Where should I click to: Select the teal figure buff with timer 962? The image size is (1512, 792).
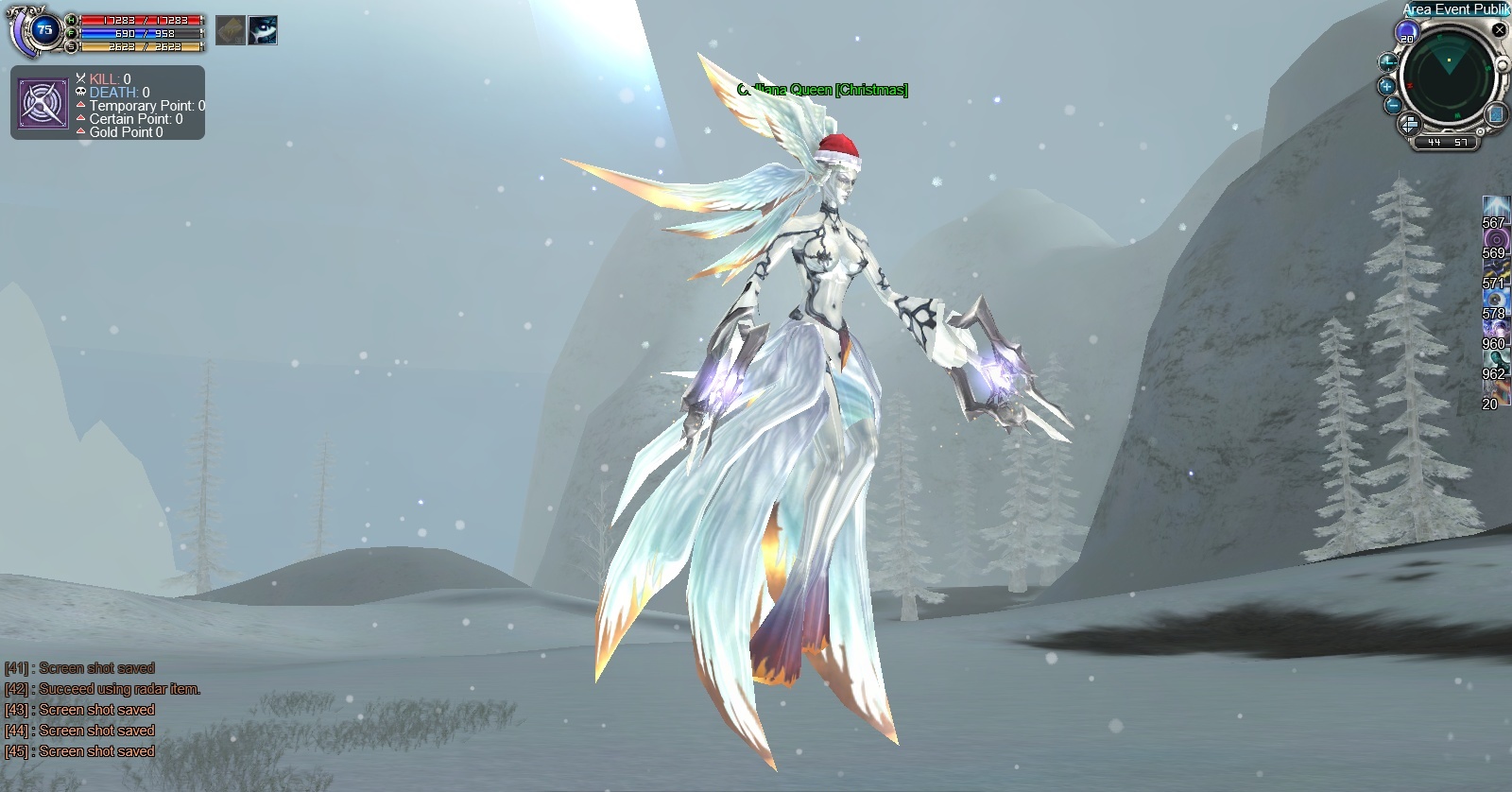(1495, 359)
